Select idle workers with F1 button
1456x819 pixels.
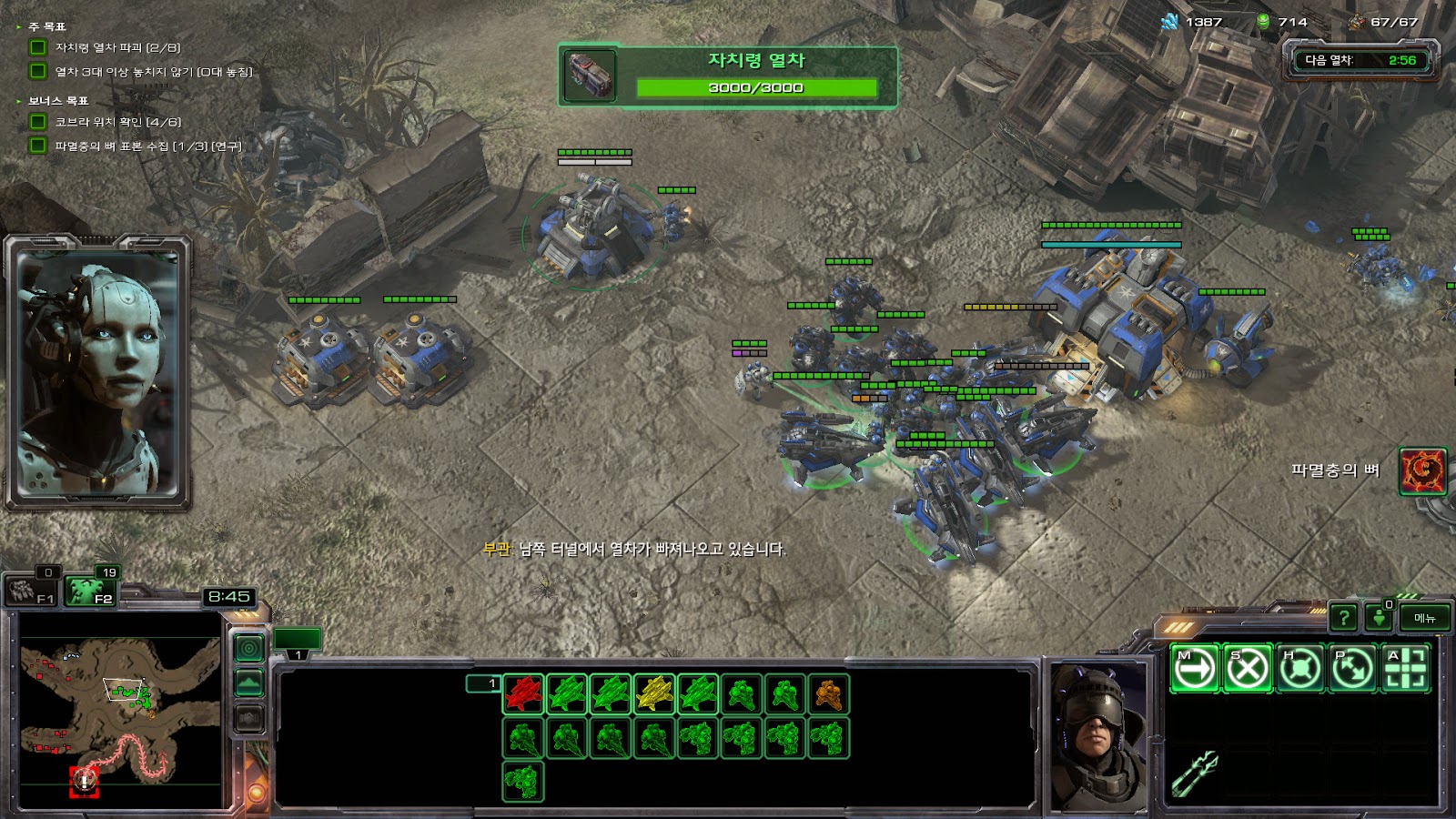coord(33,591)
